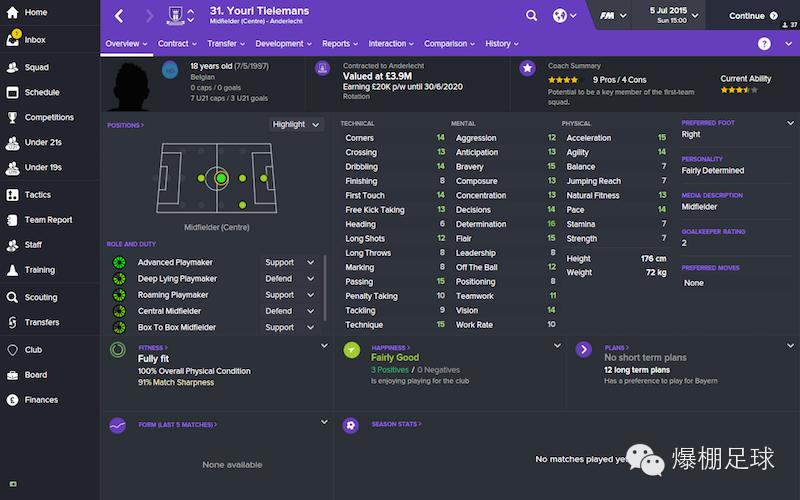Open the Season Stats panel link
This screenshot has width=800, height=500.
click(396, 424)
